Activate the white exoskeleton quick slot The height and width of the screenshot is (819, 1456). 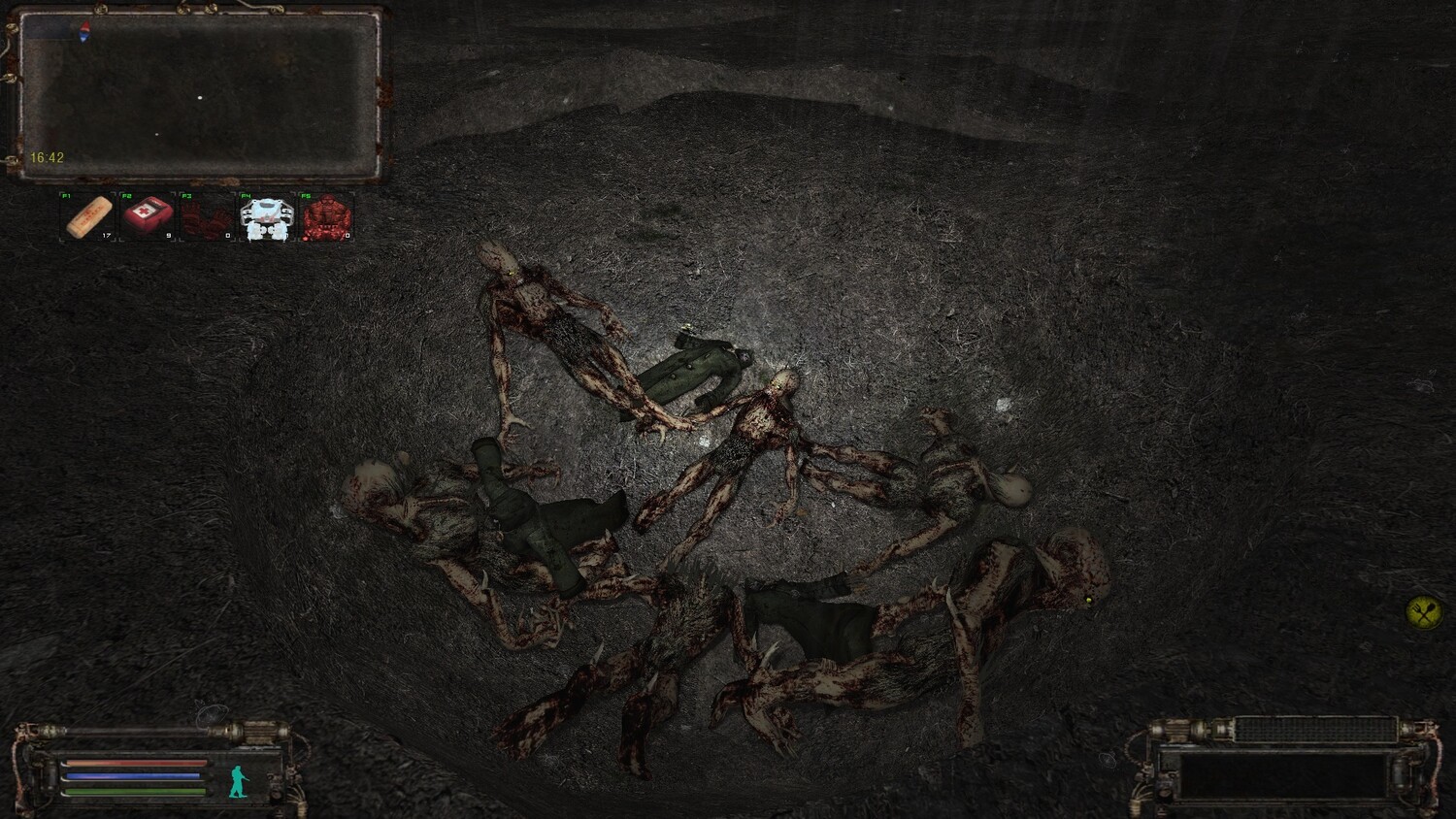coord(266,217)
